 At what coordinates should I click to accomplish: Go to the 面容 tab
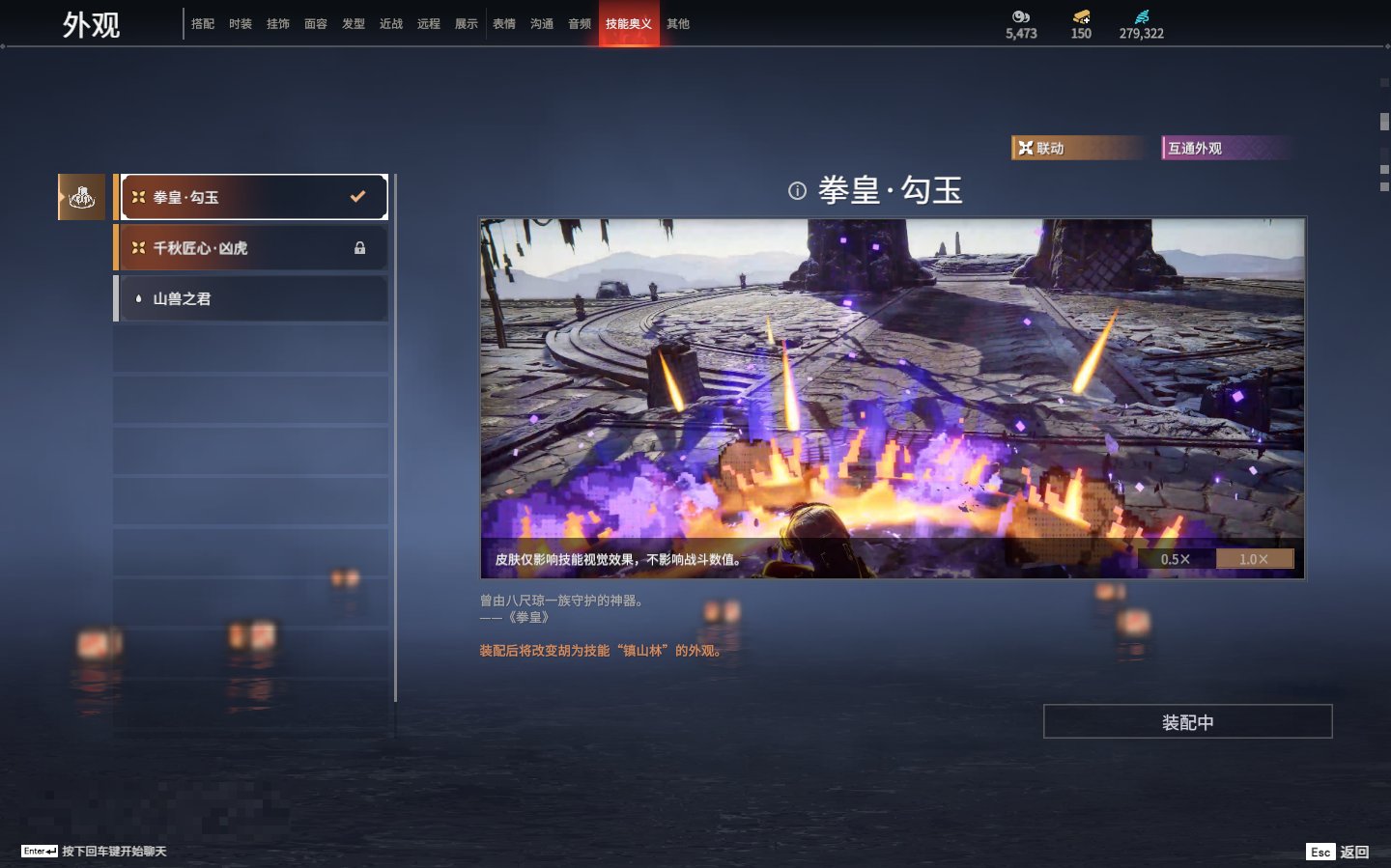pyautogui.click(x=316, y=24)
